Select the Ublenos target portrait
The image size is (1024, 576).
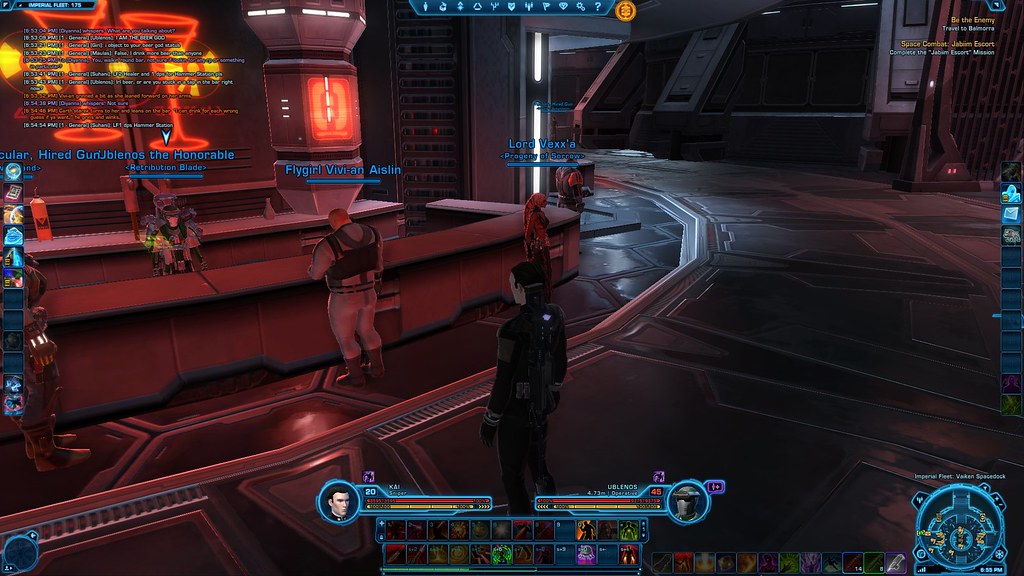pos(685,502)
